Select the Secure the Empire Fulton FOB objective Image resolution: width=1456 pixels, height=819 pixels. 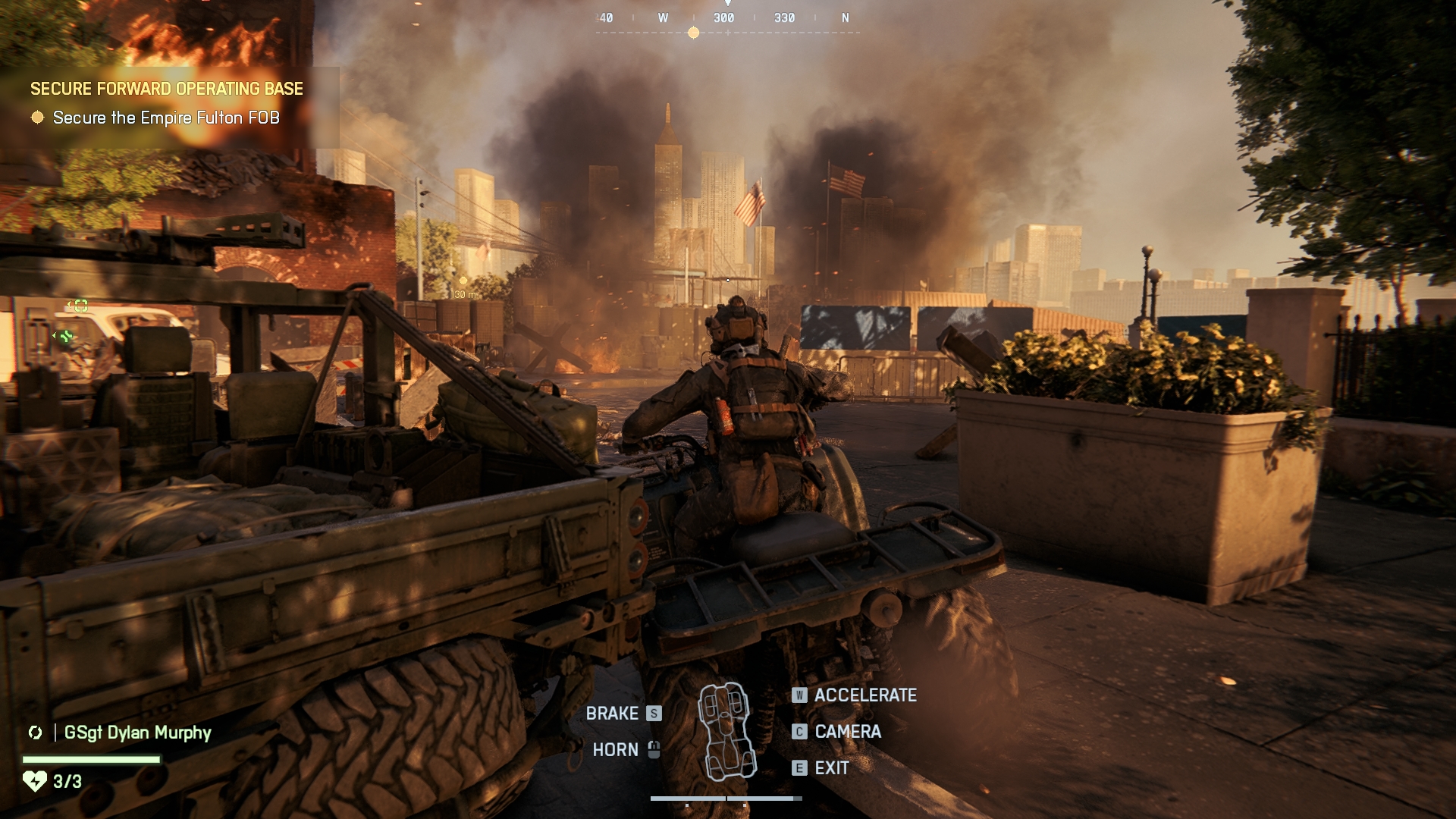coord(165,118)
